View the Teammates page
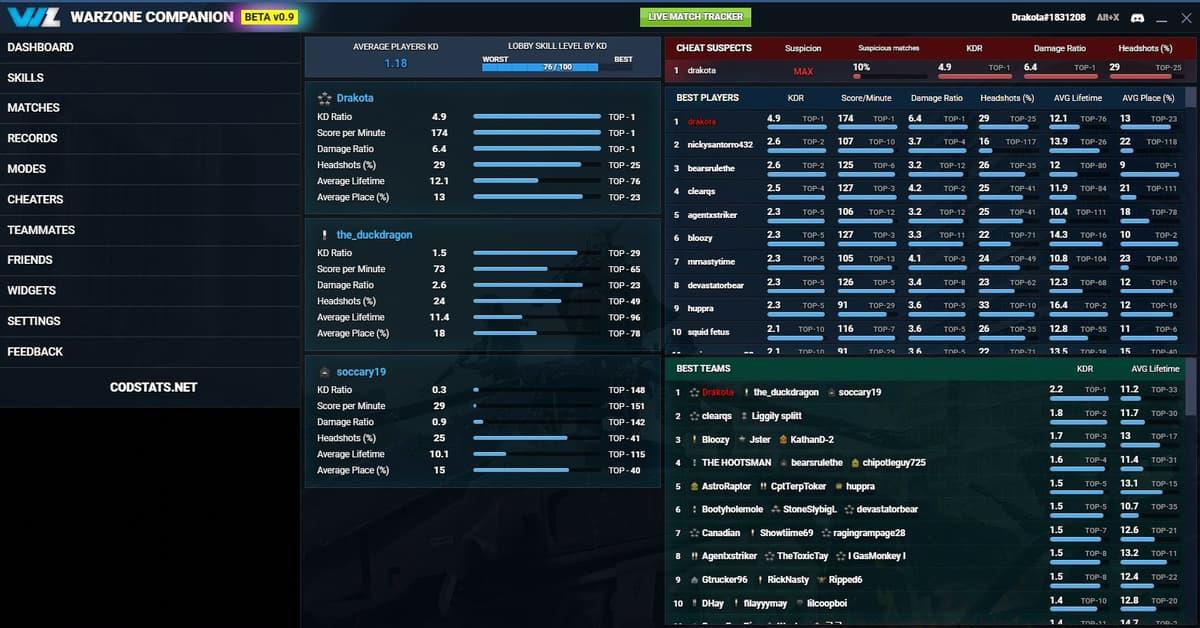1200x628 pixels. (x=41, y=230)
